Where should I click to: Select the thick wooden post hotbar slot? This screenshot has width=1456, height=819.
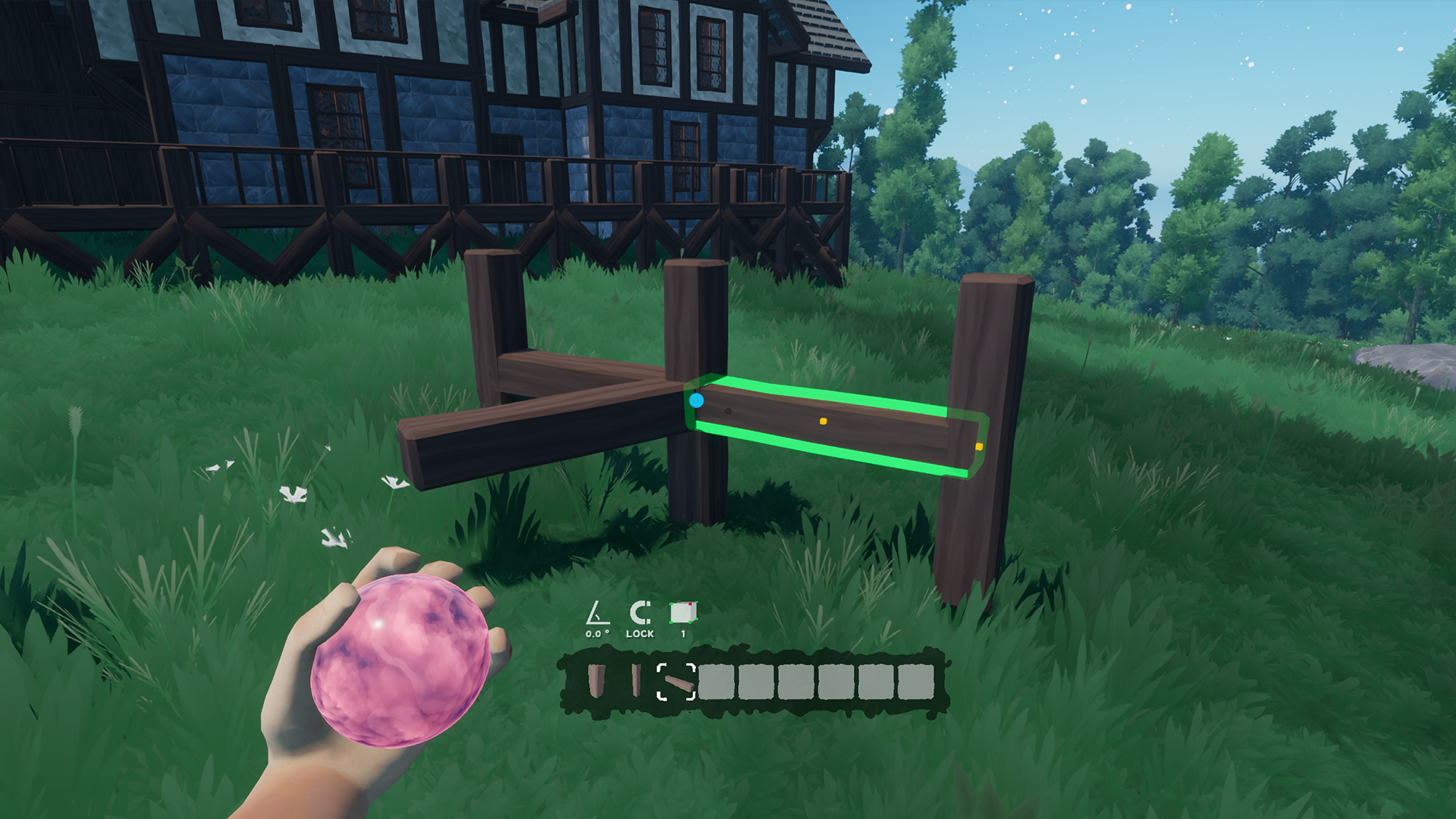pos(598,680)
